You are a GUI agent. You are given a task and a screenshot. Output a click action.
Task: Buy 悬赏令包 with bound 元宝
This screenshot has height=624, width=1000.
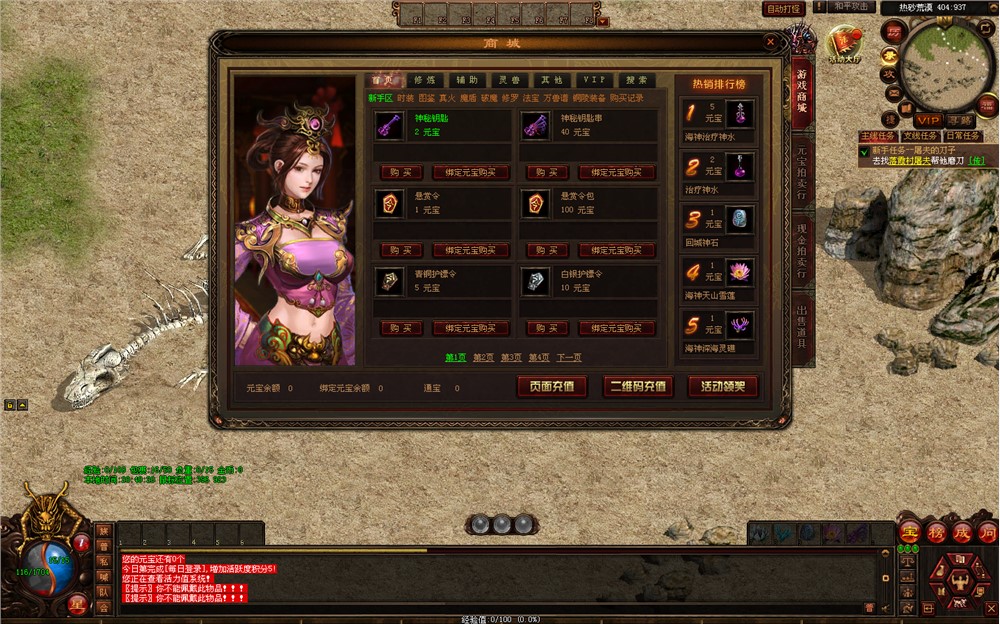[617, 250]
